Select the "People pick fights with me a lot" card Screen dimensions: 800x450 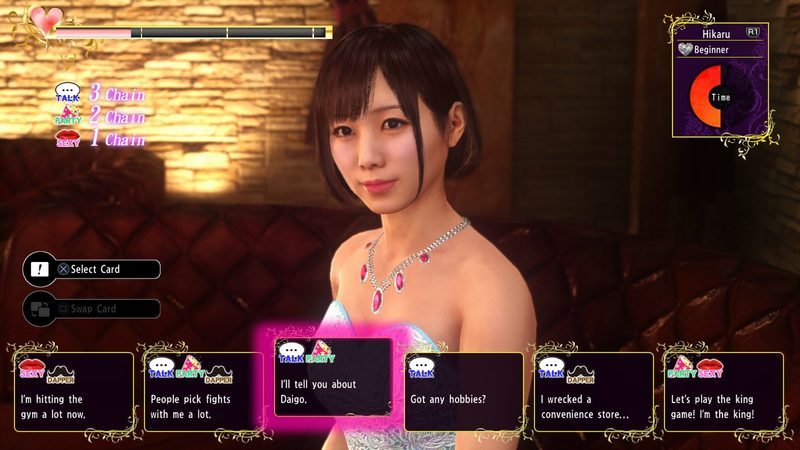point(203,392)
